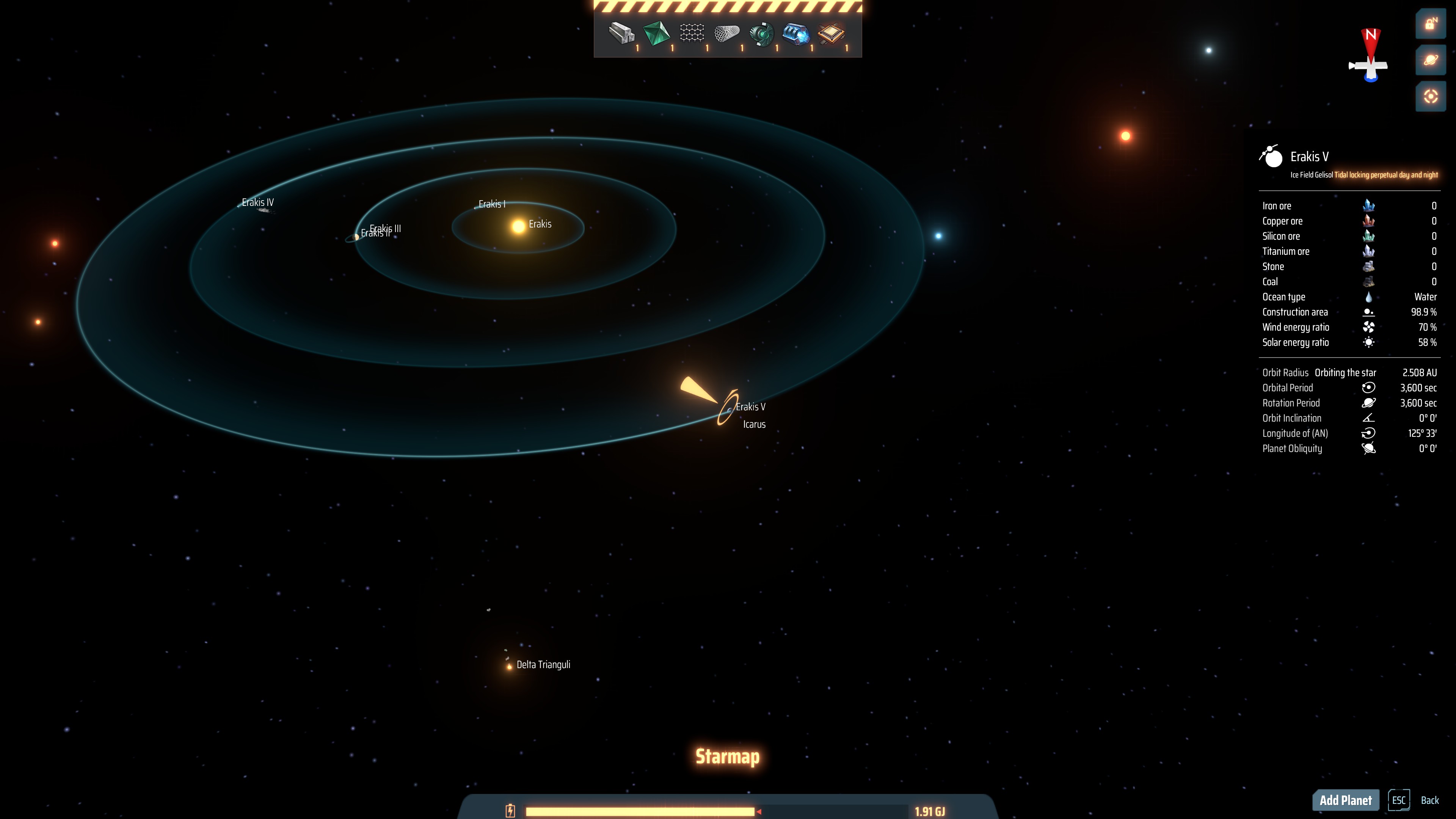Select the blue glowing engine component icon
1456x819 pixels.
pyautogui.click(x=796, y=33)
